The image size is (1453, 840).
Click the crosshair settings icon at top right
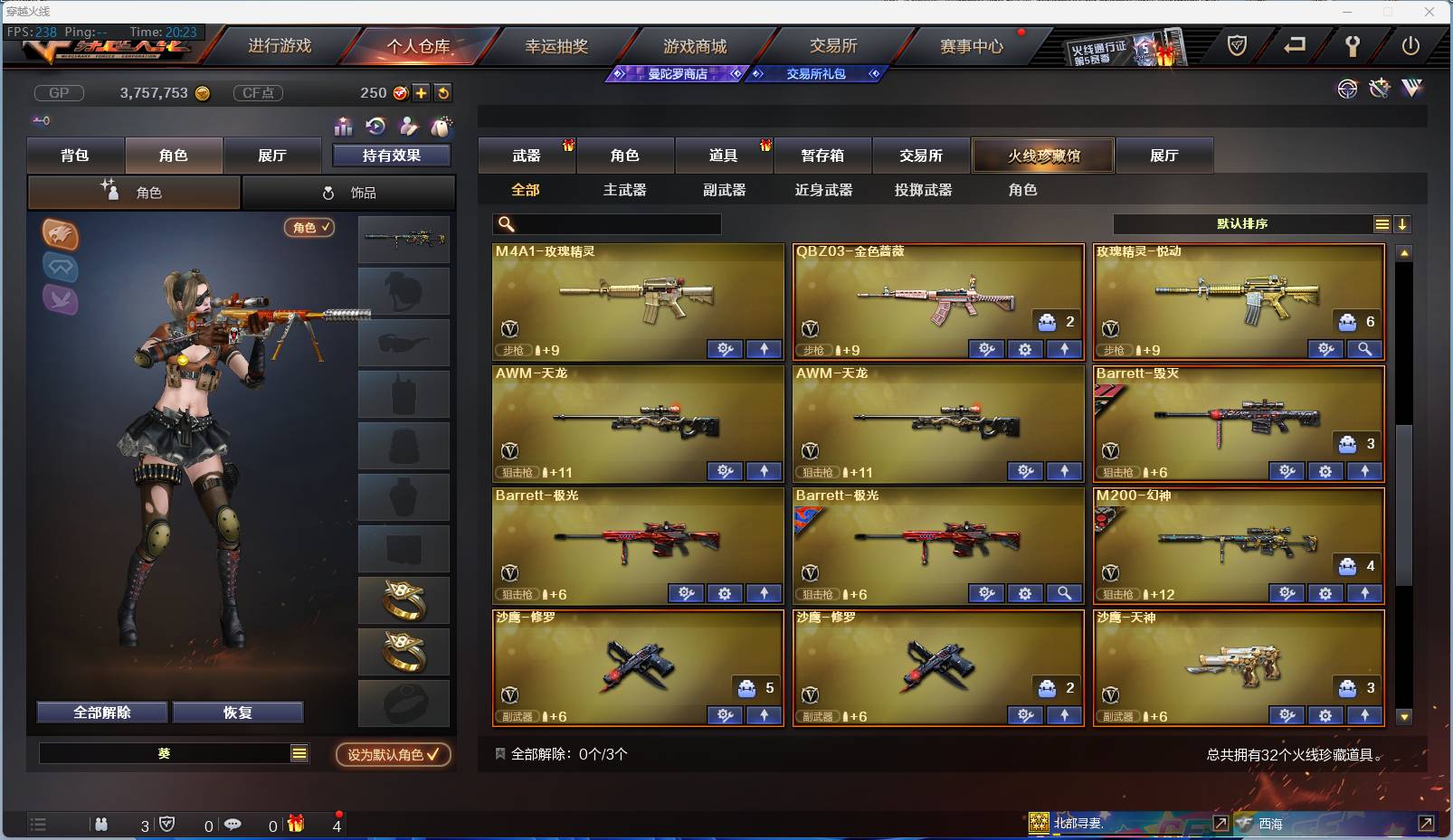point(1348,90)
